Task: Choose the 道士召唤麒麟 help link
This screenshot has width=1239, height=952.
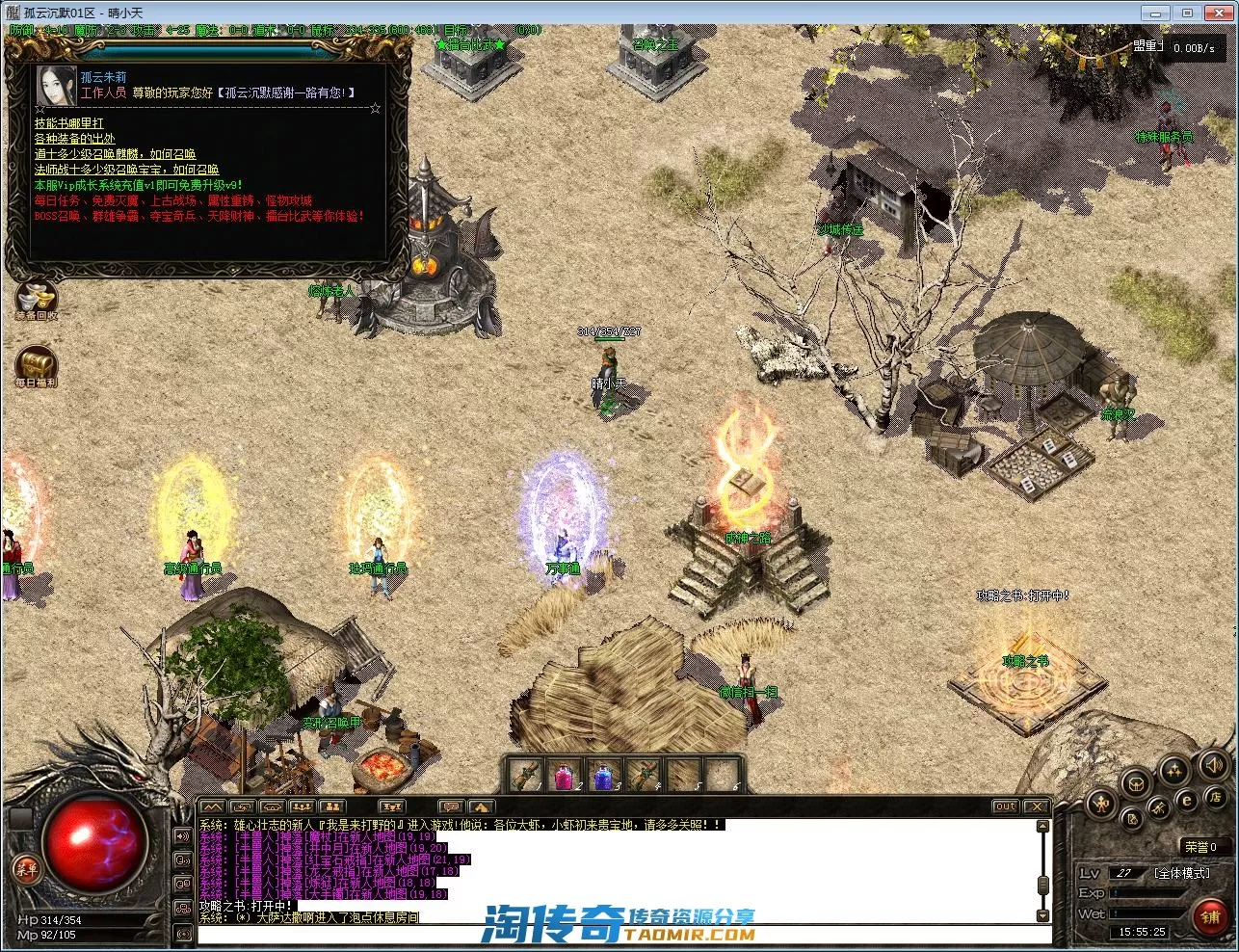Action: point(115,154)
